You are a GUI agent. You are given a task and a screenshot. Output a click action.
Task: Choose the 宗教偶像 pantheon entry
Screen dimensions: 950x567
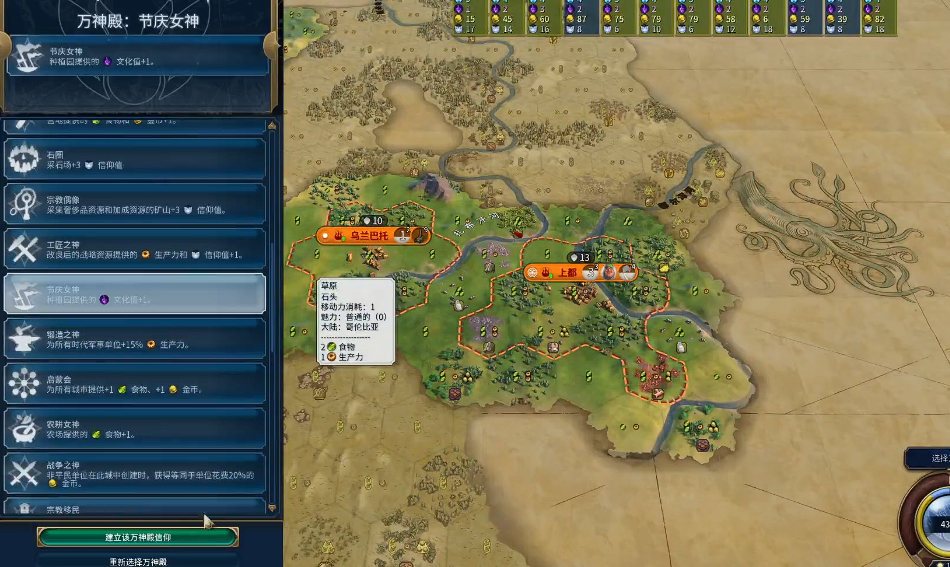tap(135, 203)
